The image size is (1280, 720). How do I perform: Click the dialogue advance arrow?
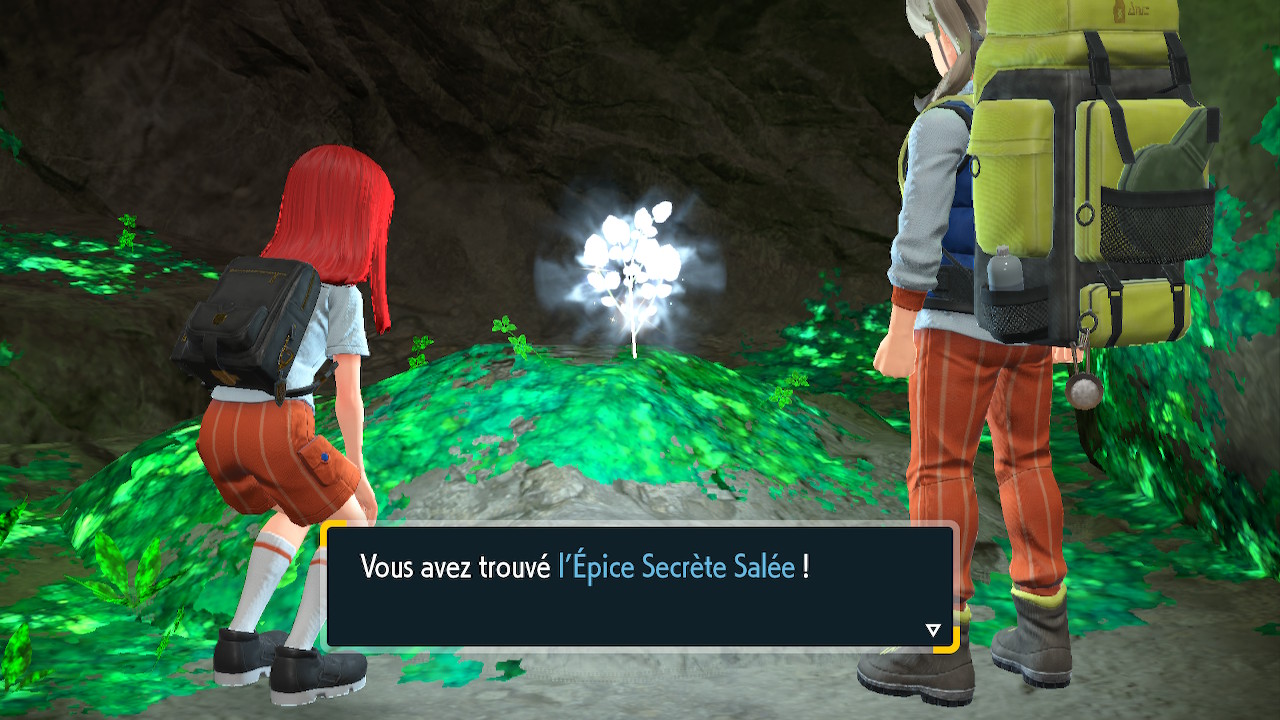coord(933,630)
